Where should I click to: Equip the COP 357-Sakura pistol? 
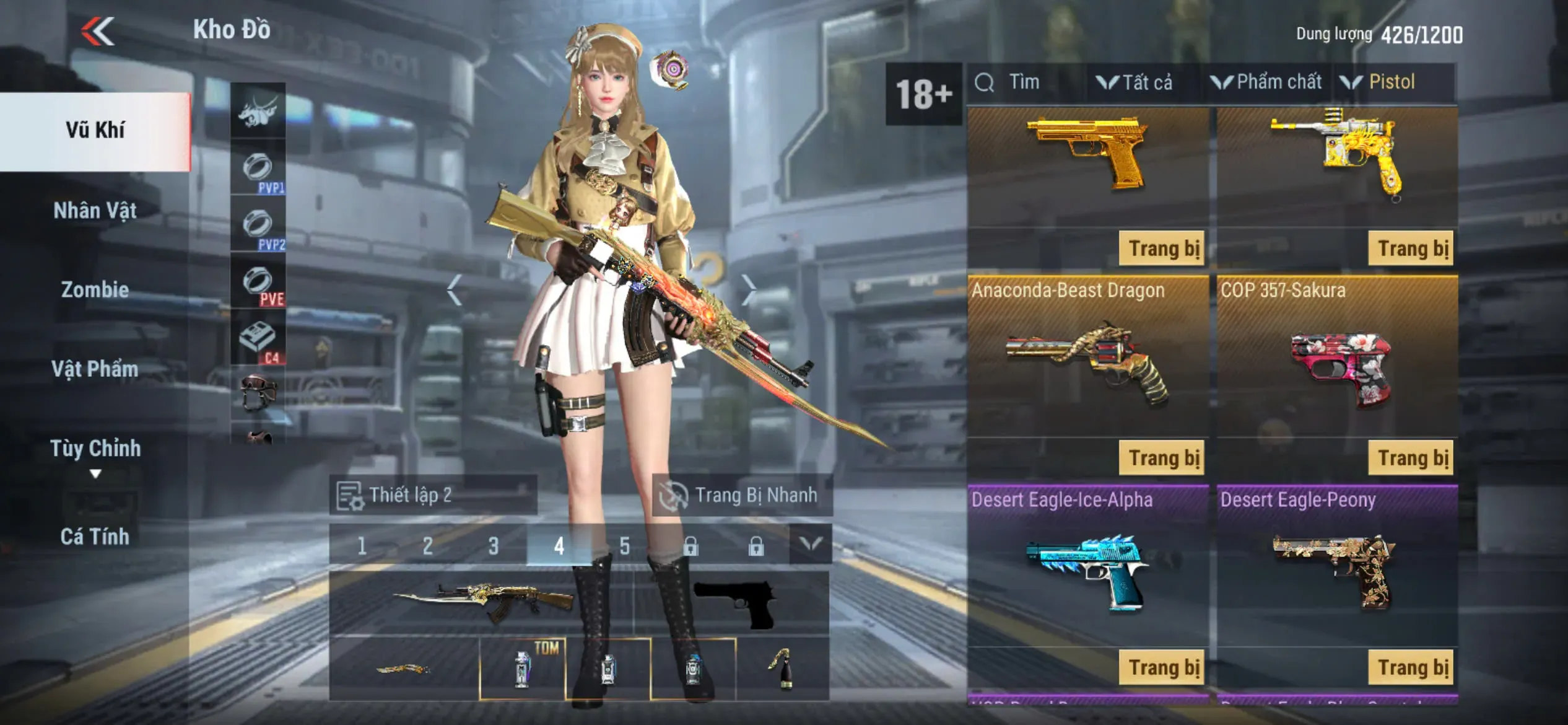1412,458
